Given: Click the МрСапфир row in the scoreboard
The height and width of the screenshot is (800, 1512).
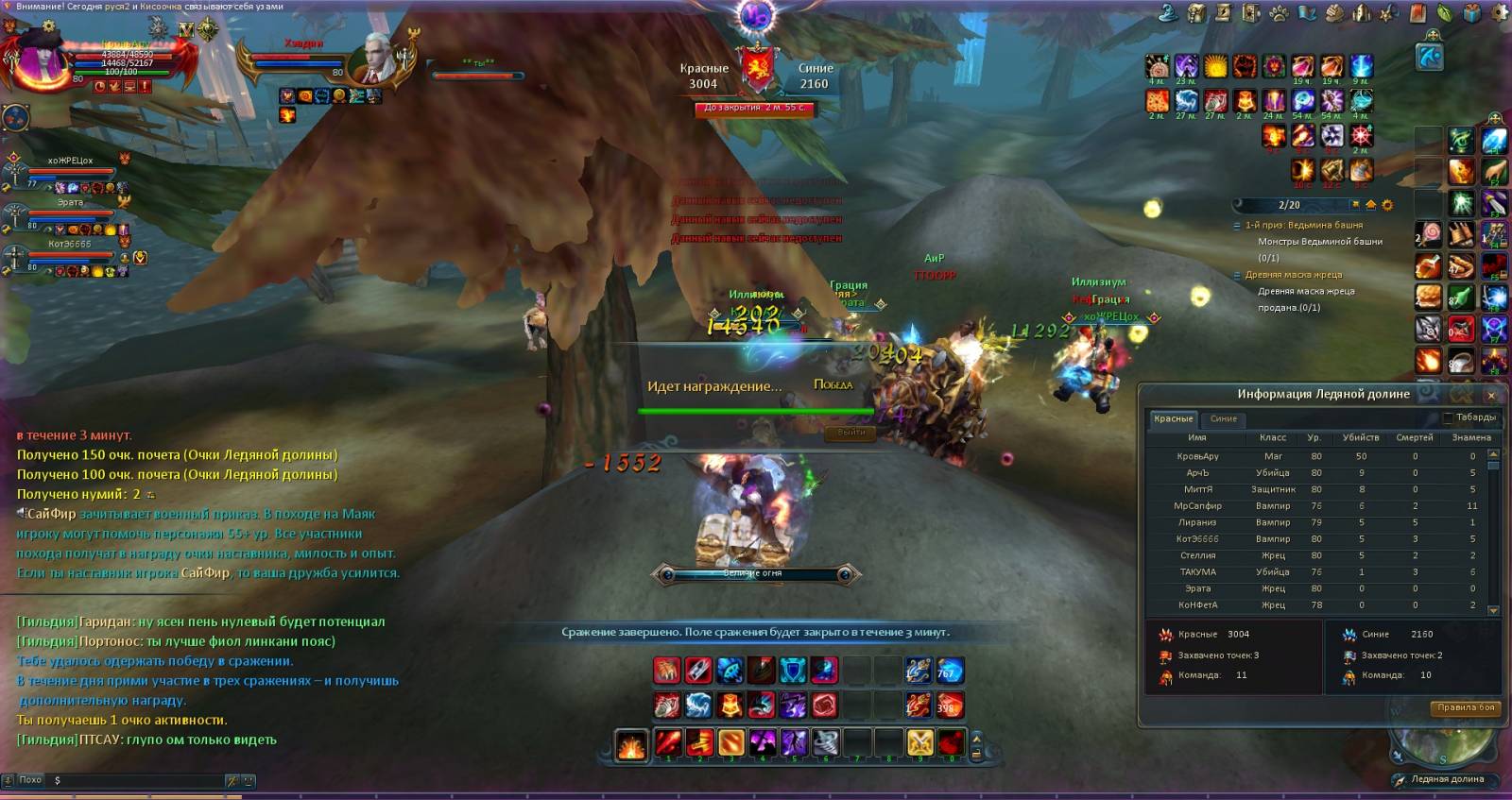Looking at the screenshot, I should (1198, 506).
